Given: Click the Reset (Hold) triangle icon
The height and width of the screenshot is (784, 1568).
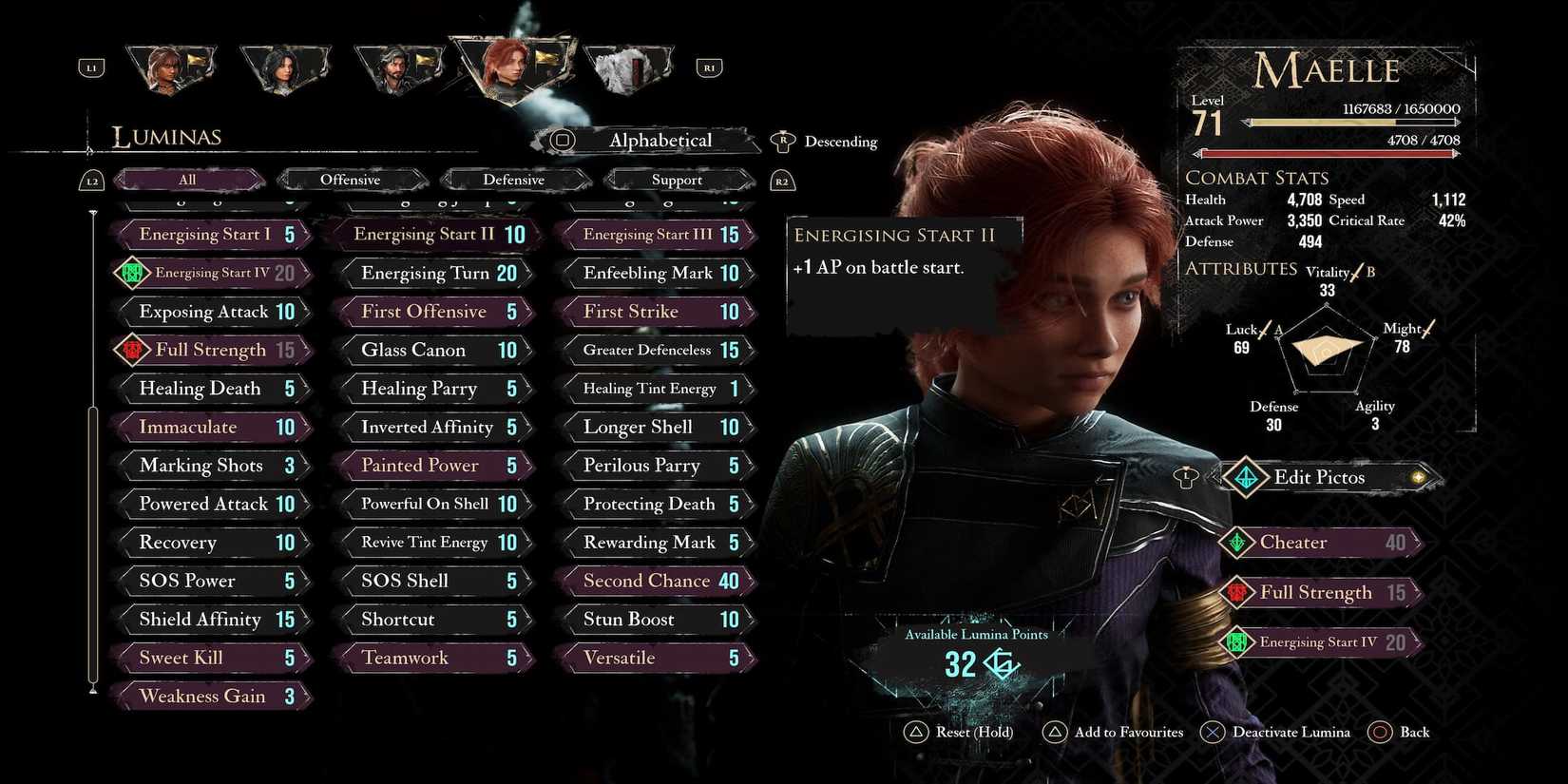Looking at the screenshot, I should (x=916, y=732).
